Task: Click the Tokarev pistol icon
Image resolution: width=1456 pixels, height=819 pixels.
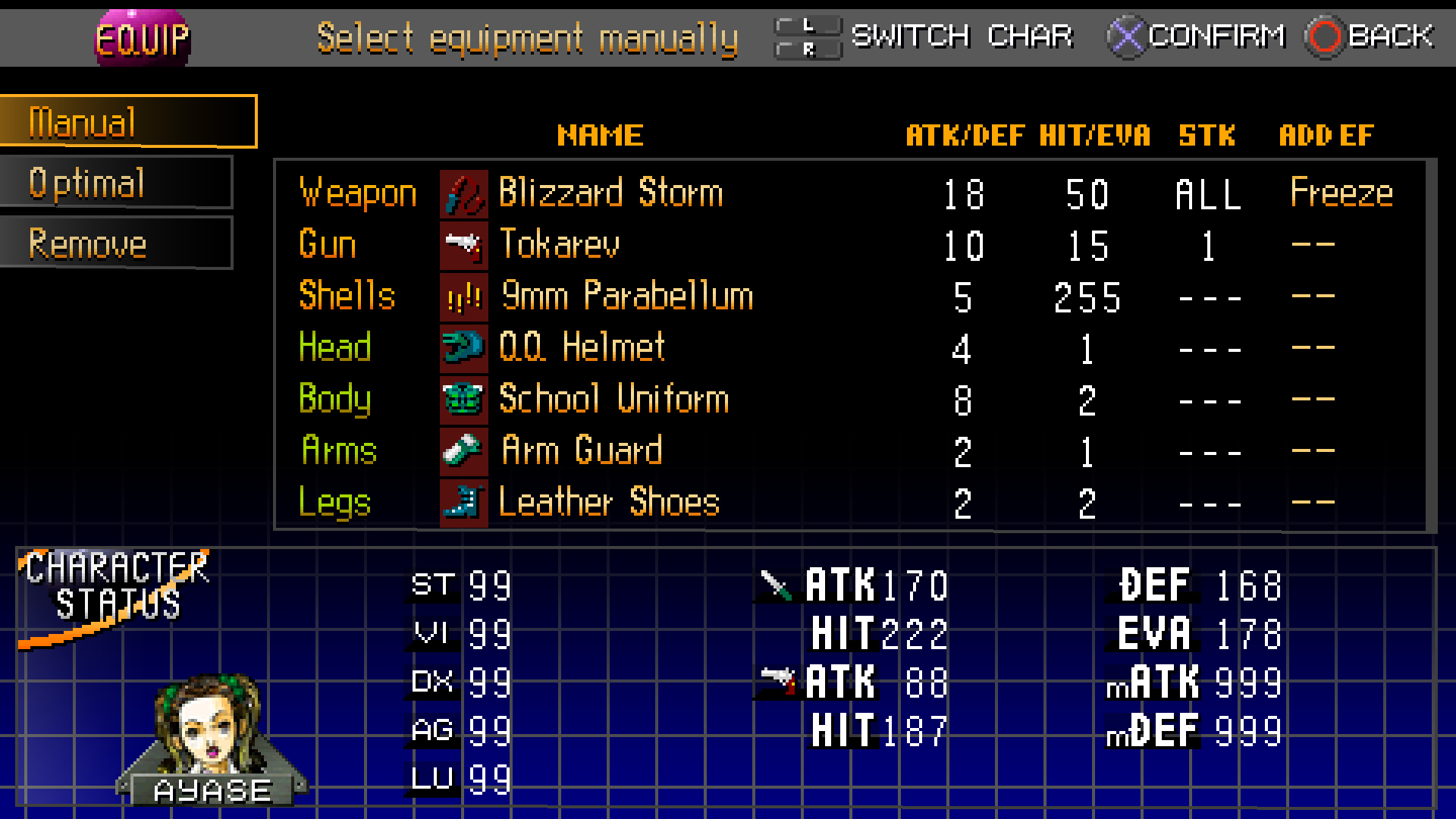Action: (463, 244)
